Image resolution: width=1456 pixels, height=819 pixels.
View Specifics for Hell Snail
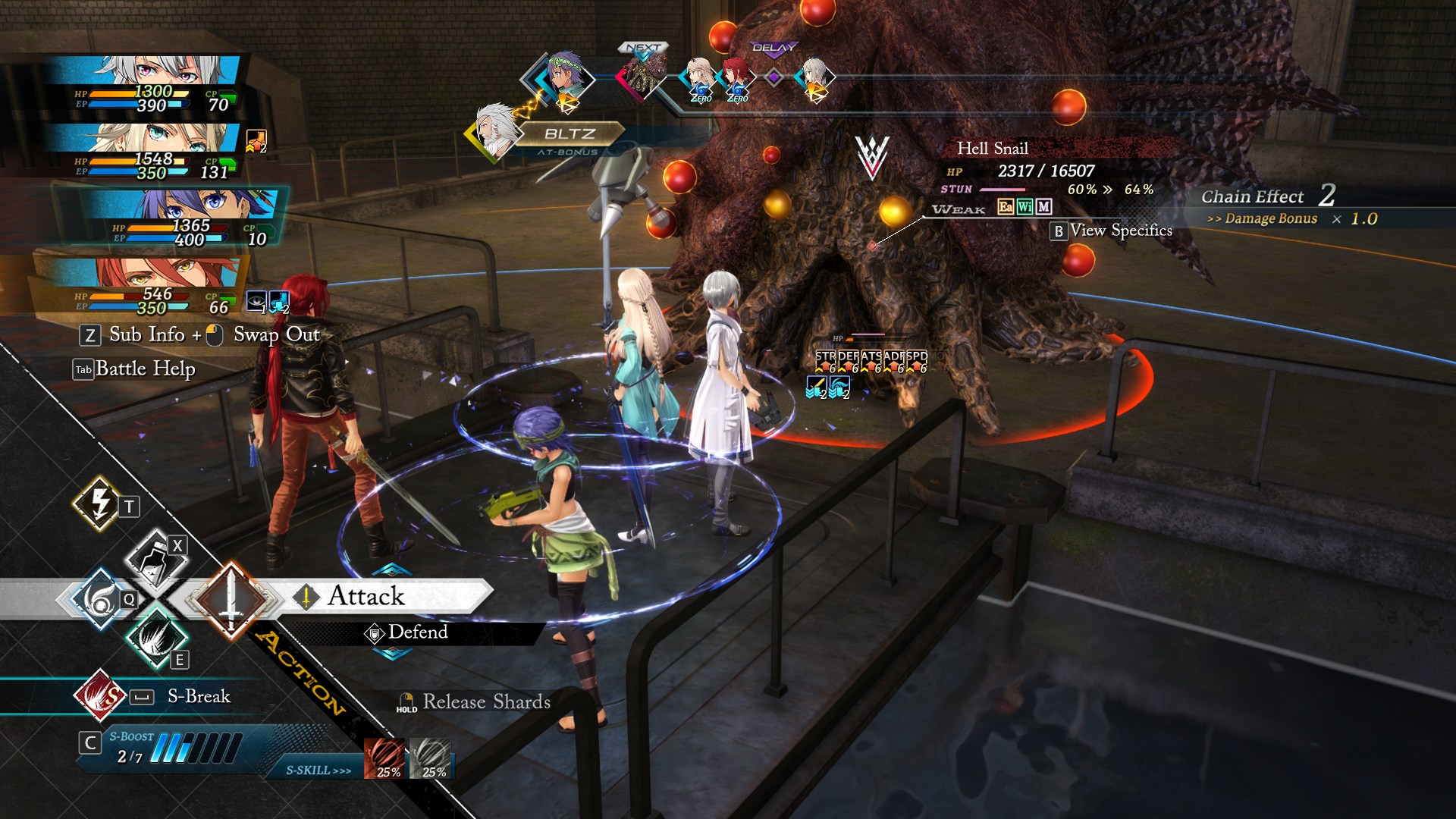(x=1120, y=231)
